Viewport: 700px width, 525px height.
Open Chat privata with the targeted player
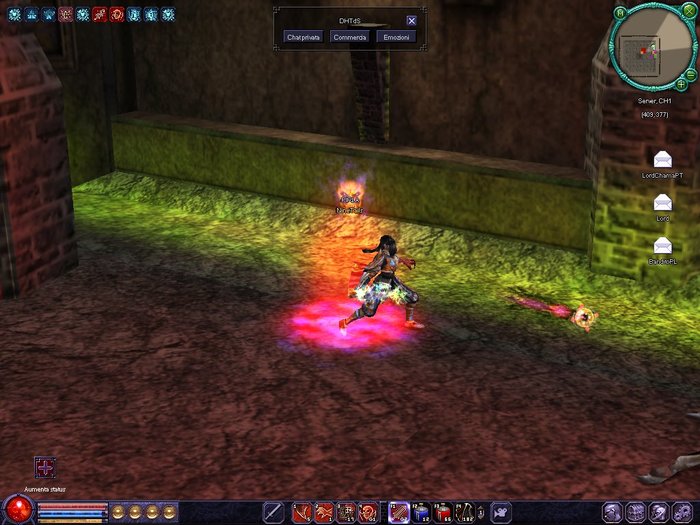tap(303, 37)
